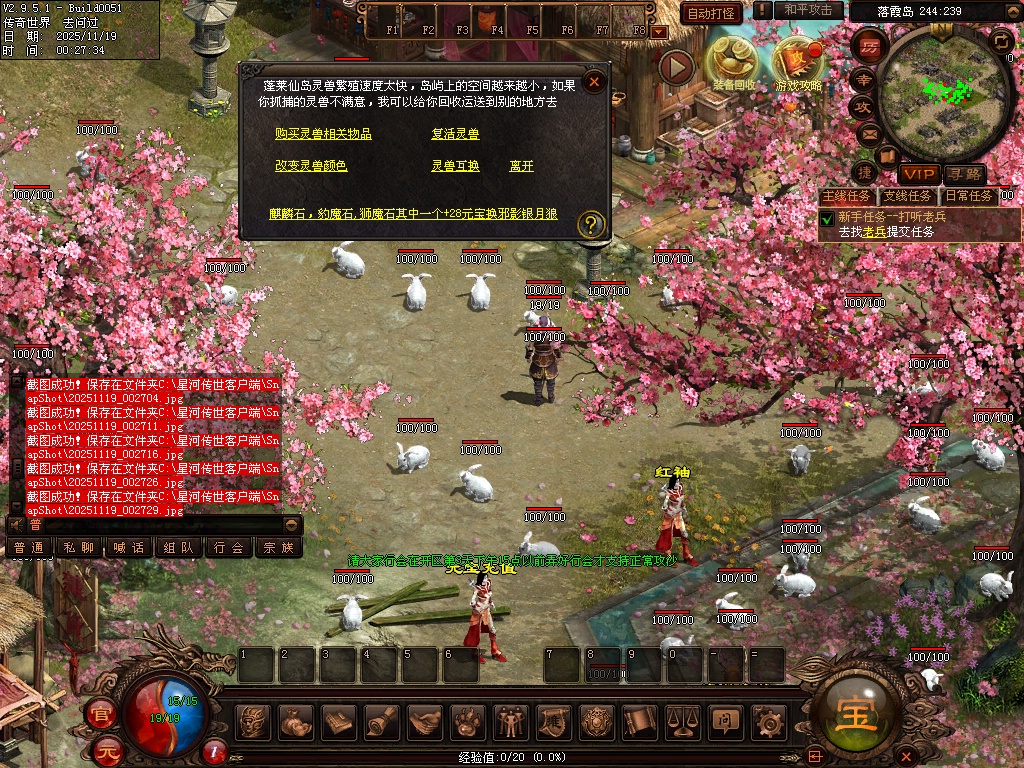Screen dimensions: 1024x768
Task: Select the 行会 guild chat tab
Action: point(229,547)
